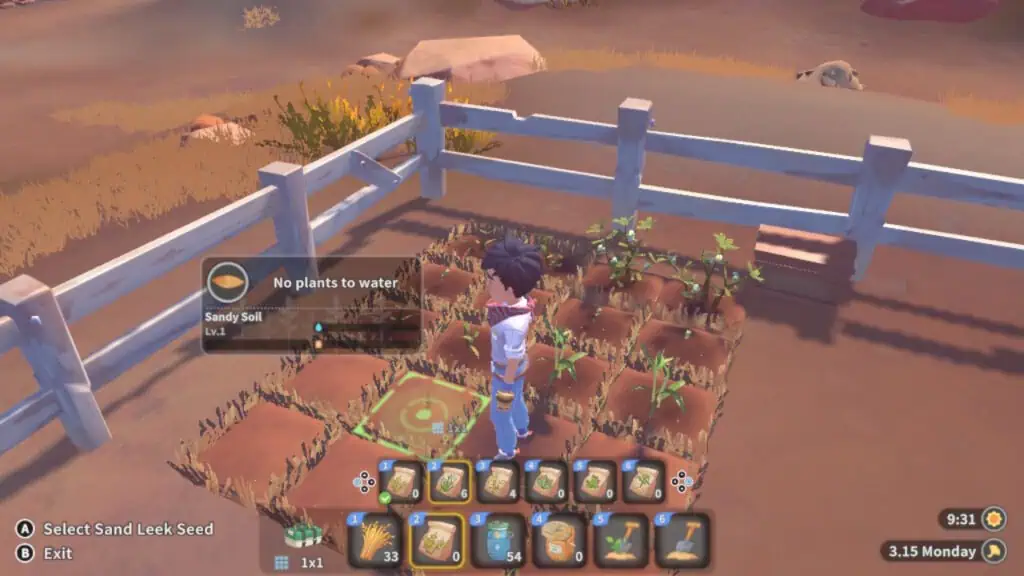Select the shovel with green sprout

click(620, 540)
